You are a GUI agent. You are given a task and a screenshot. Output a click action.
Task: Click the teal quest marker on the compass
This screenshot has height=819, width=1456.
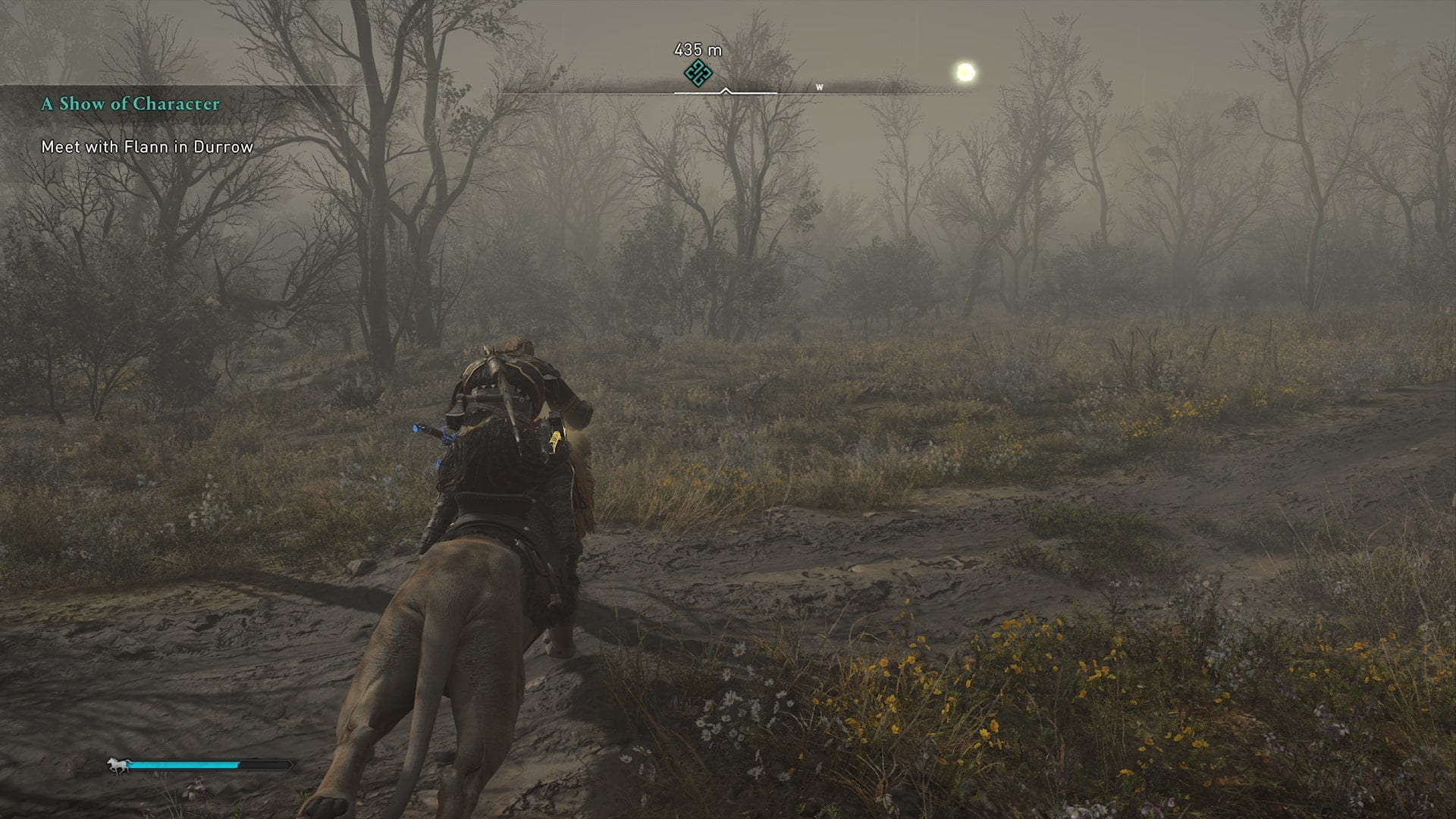pyautogui.click(x=698, y=73)
